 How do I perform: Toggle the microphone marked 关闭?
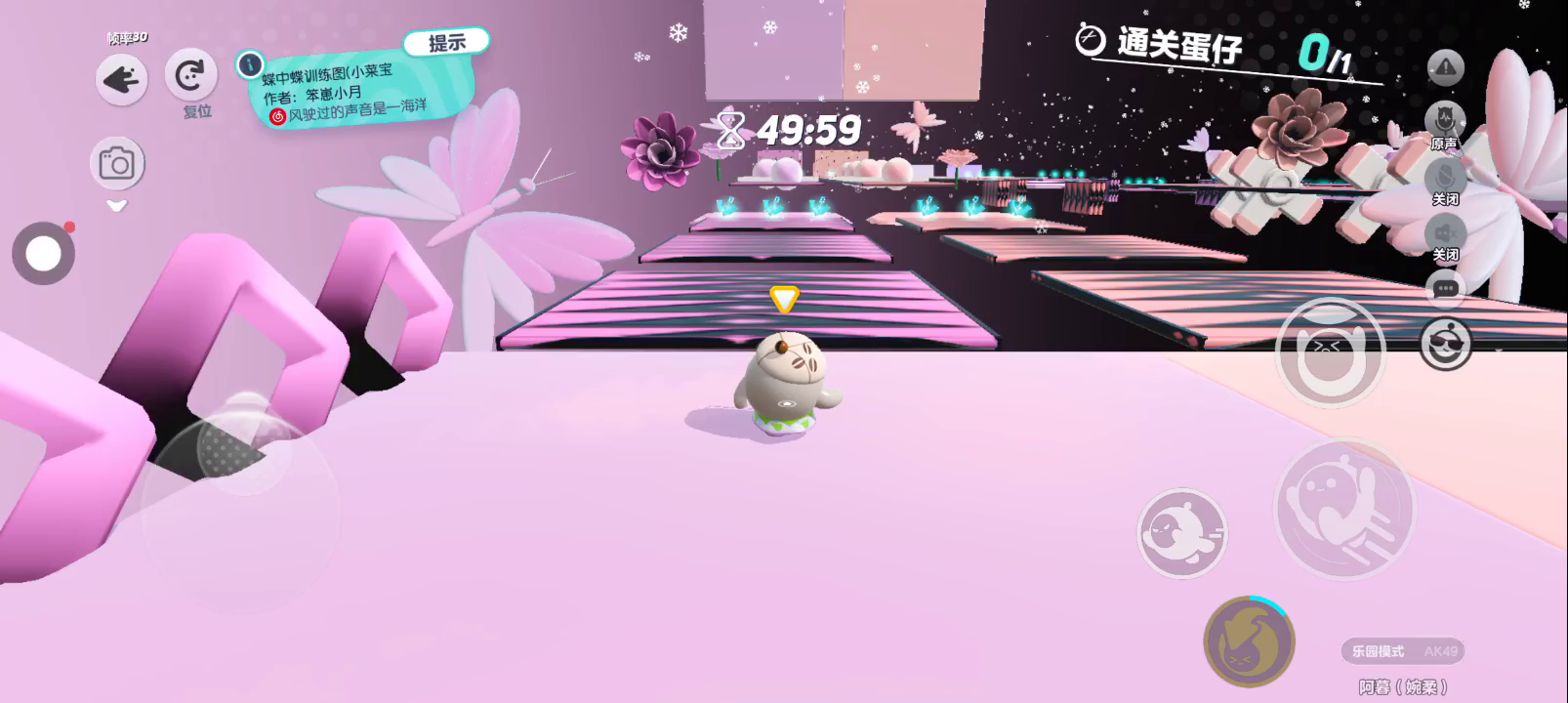(1445, 177)
